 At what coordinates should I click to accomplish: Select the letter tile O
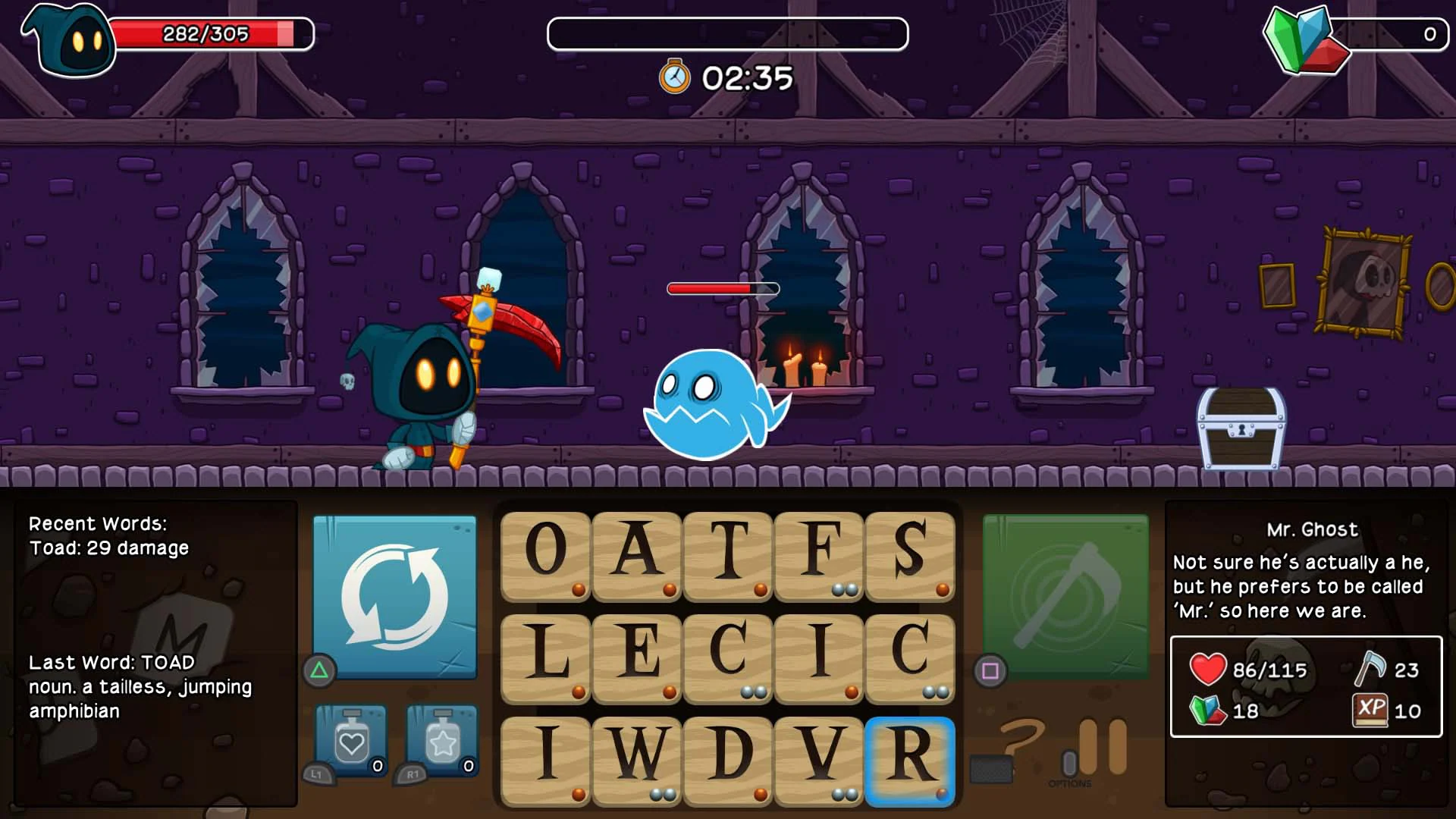coord(544,557)
